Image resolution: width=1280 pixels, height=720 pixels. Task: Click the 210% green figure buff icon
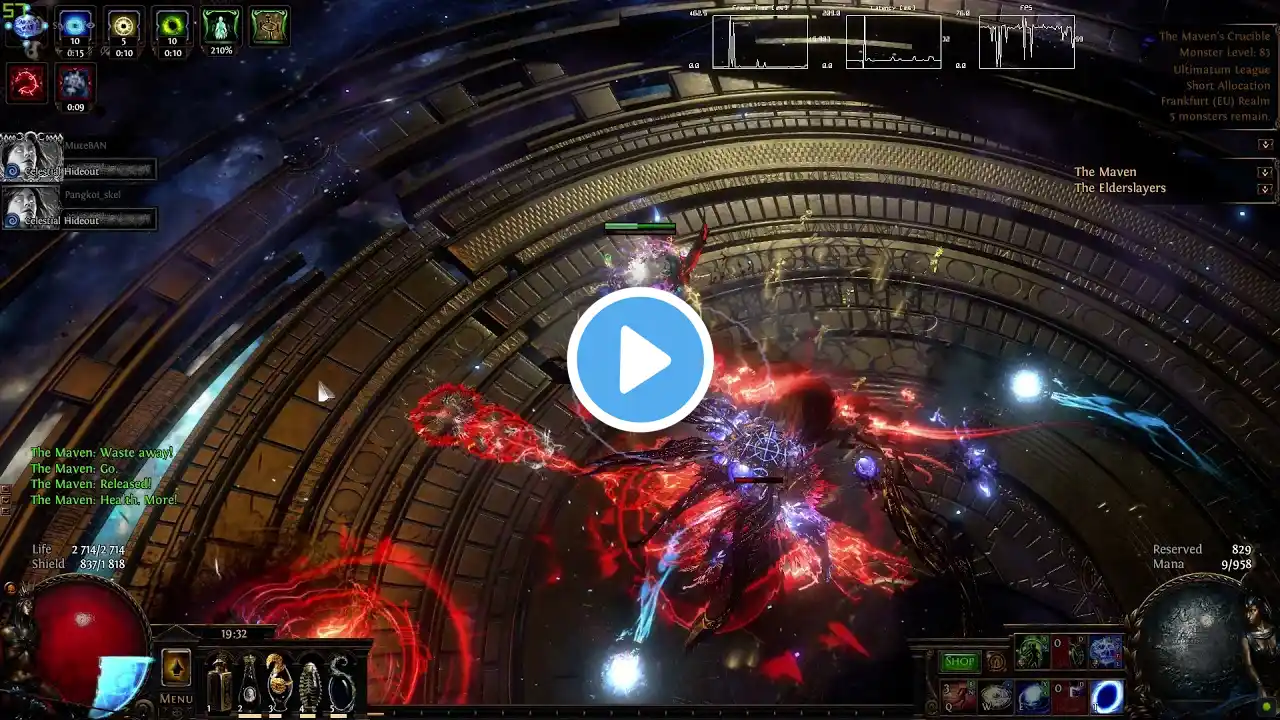221,26
